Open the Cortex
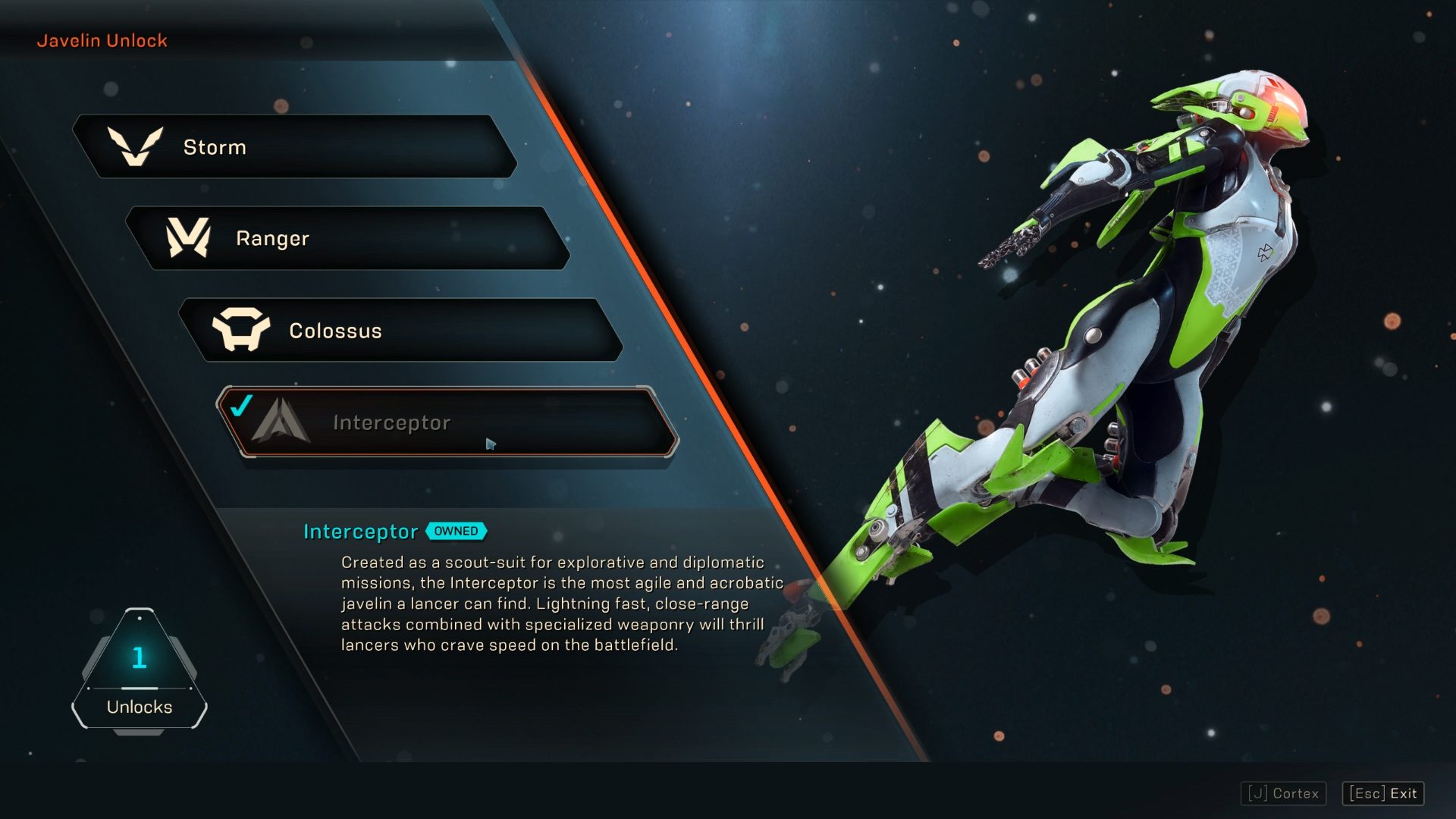Image resolution: width=1456 pixels, height=819 pixels. 1283,793
